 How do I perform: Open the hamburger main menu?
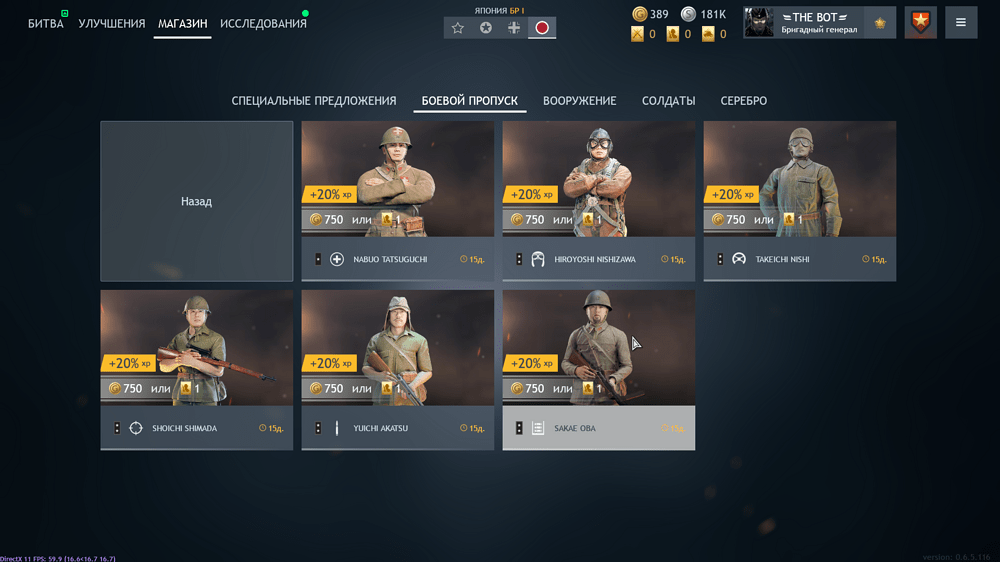960,22
